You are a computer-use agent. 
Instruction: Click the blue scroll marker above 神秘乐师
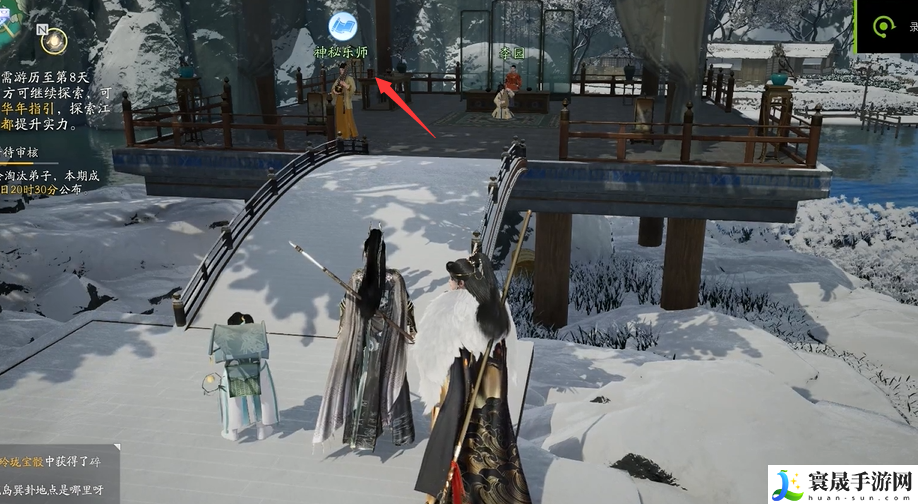tap(343, 24)
